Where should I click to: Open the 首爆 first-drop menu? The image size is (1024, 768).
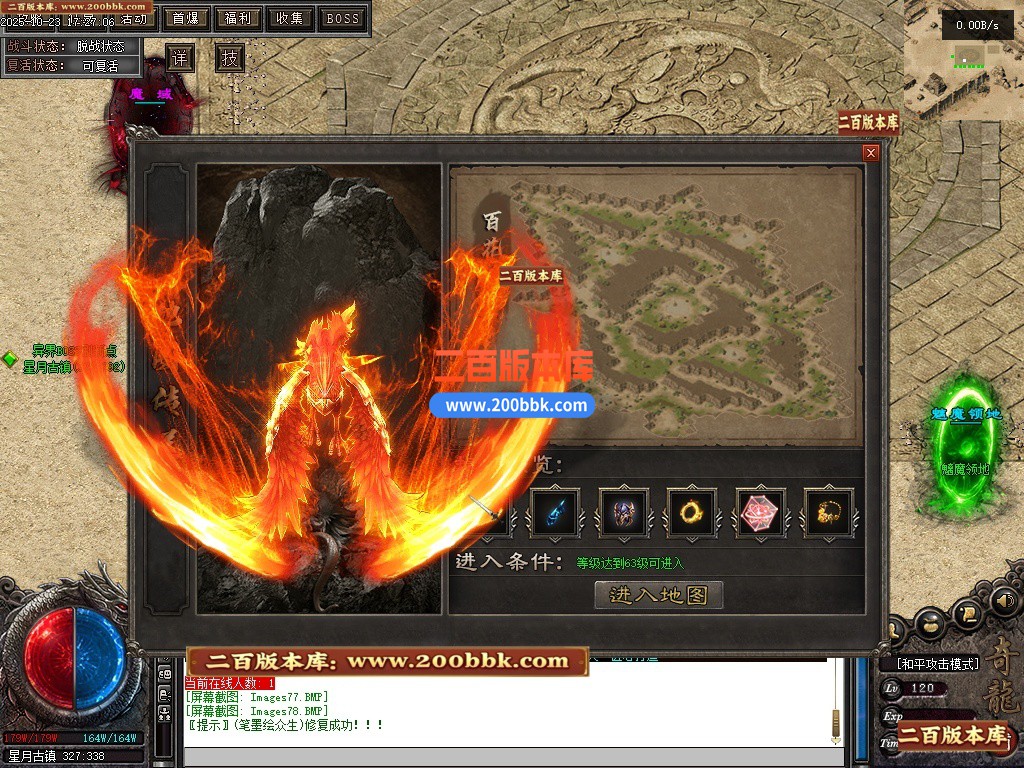tap(185, 18)
